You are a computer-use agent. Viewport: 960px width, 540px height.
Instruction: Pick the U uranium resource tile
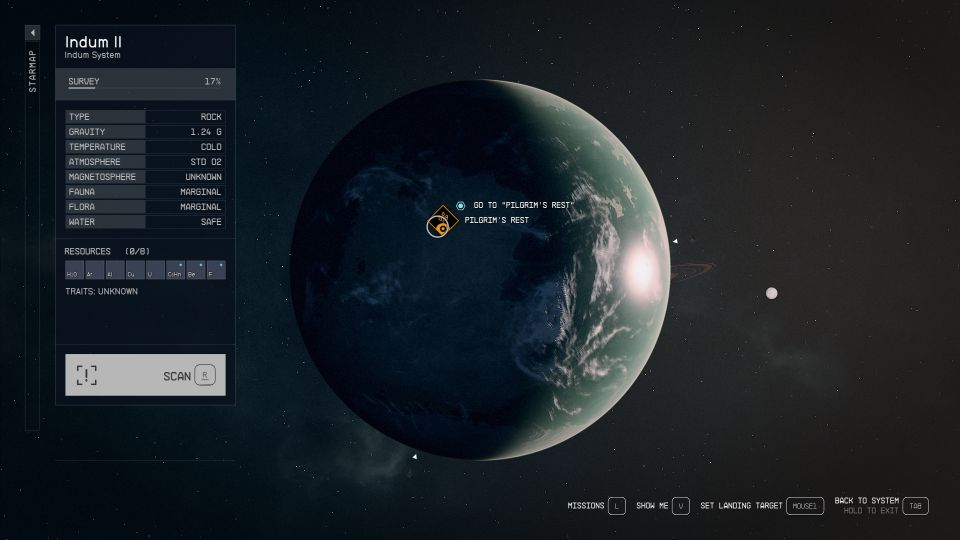154,270
